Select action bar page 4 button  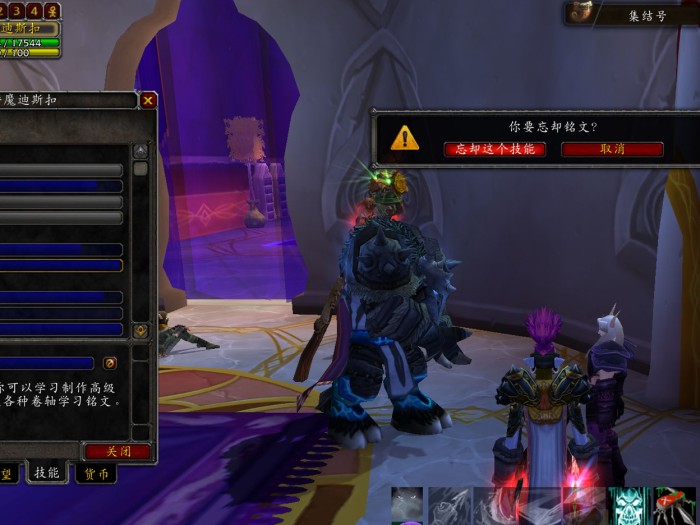click(35, 10)
